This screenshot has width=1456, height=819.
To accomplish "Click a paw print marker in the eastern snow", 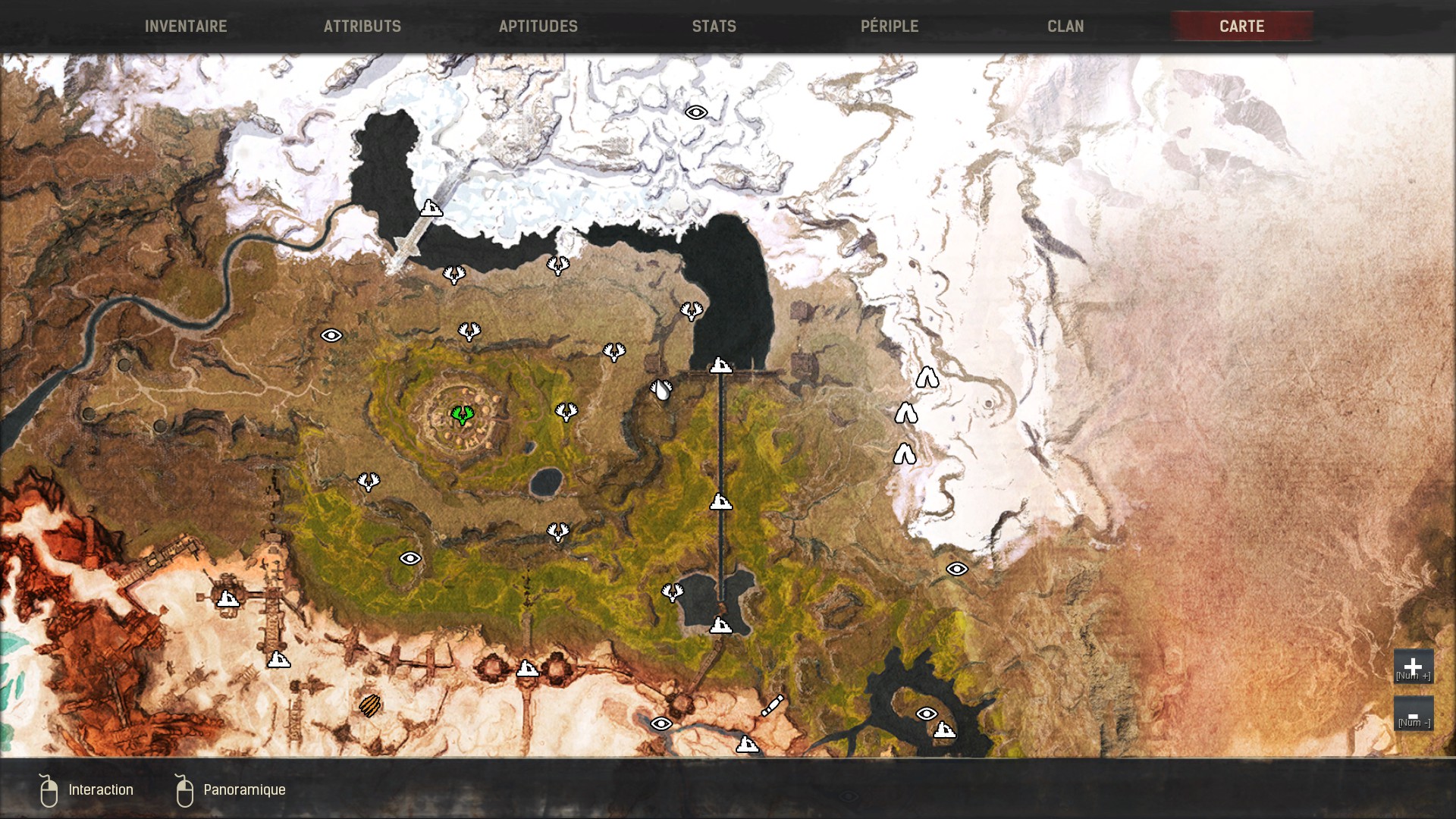I will pyautogui.click(x=929, y=377).
